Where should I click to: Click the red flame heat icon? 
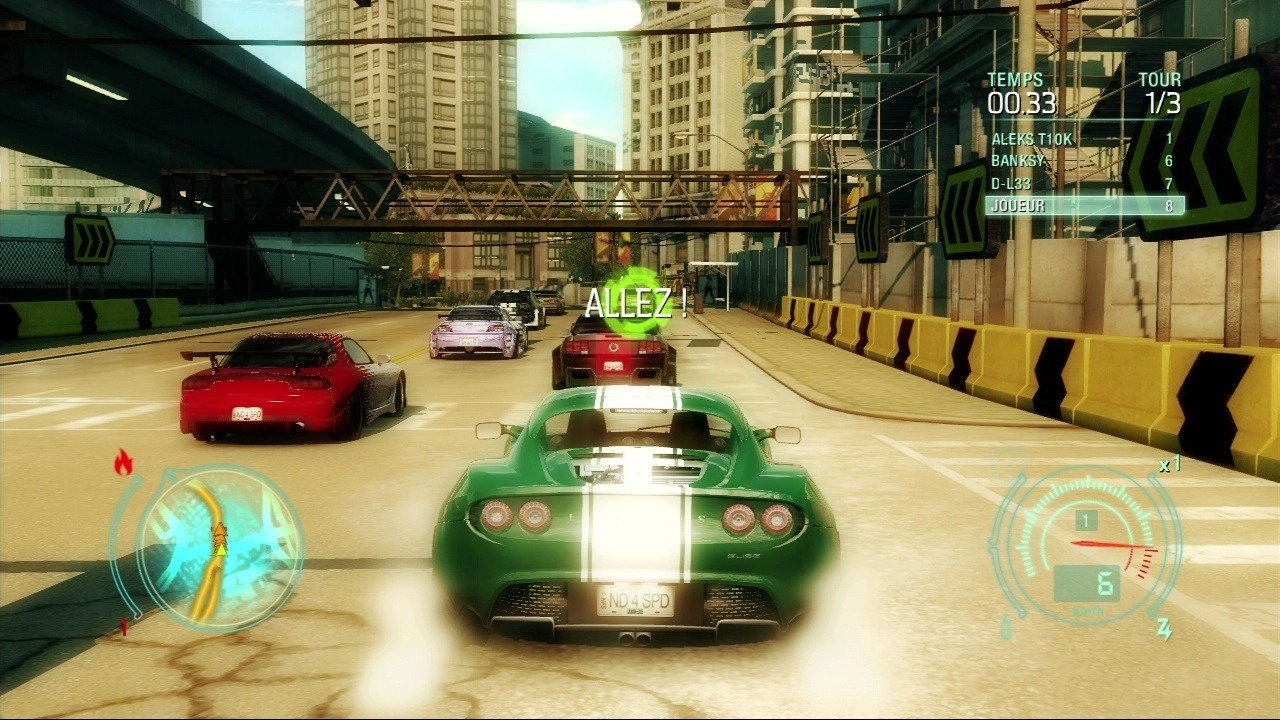(x=124, y=461)
